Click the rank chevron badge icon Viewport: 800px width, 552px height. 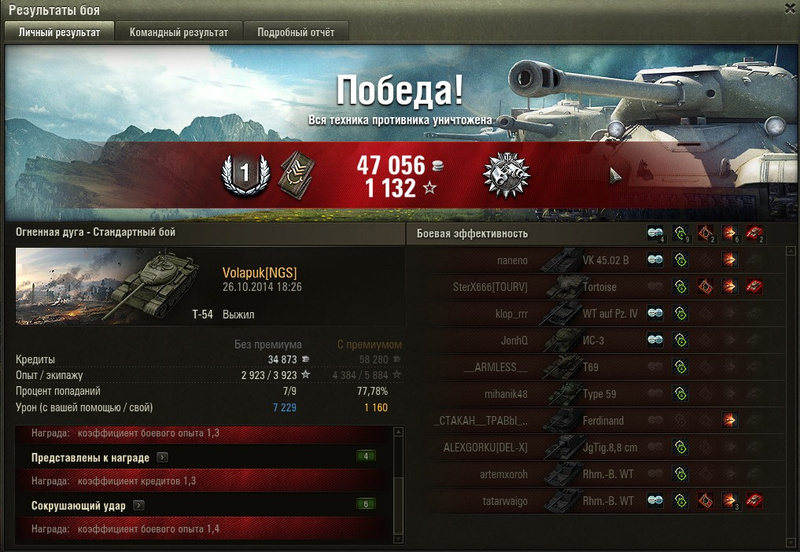[290, 172]
